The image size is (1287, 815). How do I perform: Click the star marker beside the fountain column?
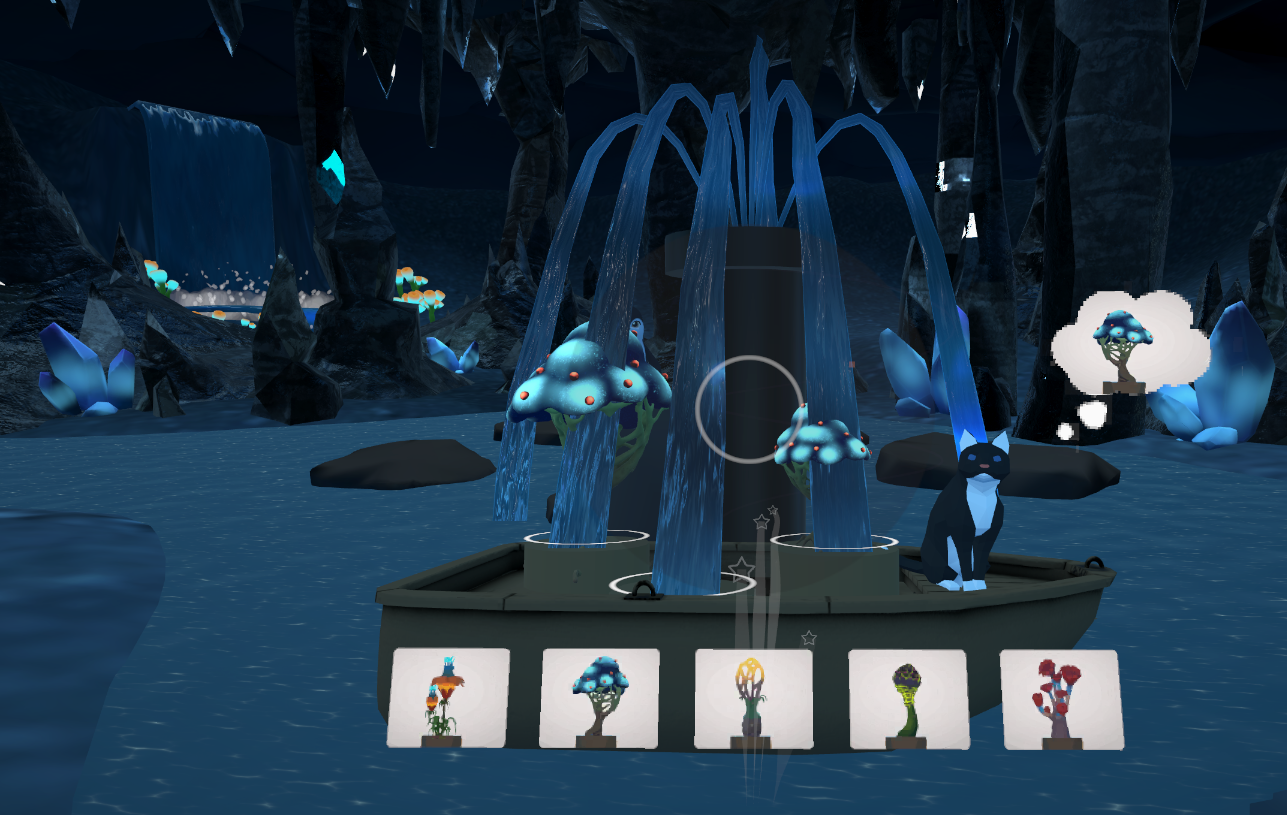point(761,522)
